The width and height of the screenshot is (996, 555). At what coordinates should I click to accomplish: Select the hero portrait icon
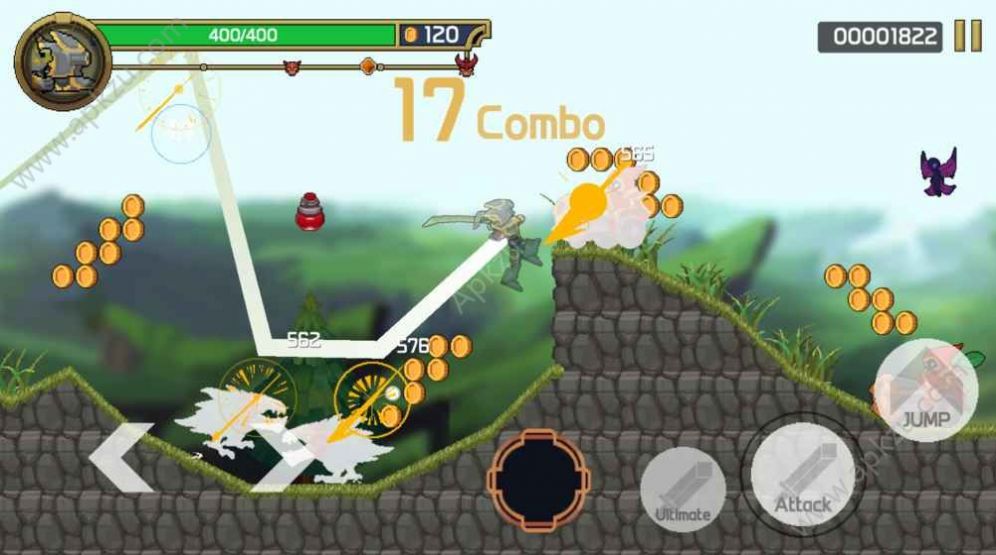[62, 62]
